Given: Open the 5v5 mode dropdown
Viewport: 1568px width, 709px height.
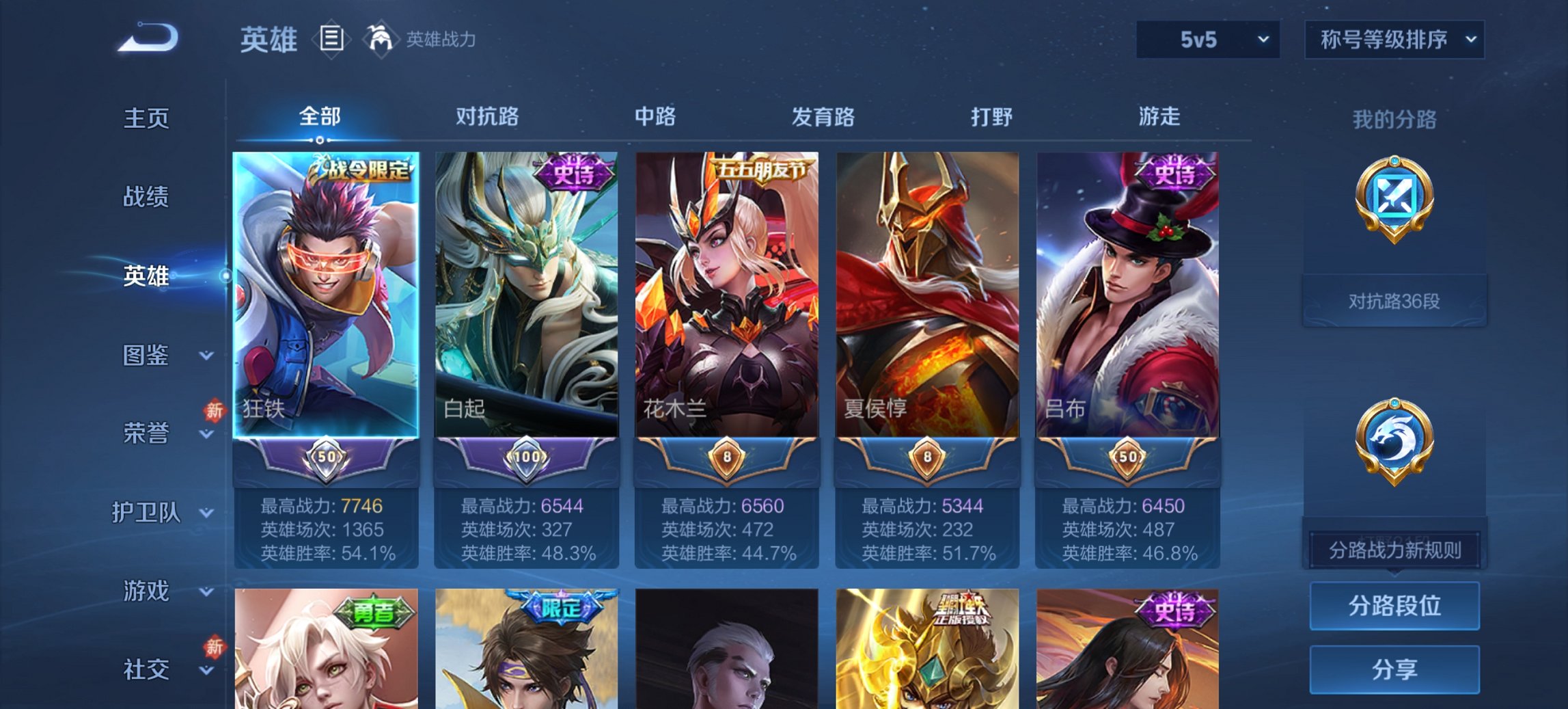Looking at the screenshot, I should 1205,40.
